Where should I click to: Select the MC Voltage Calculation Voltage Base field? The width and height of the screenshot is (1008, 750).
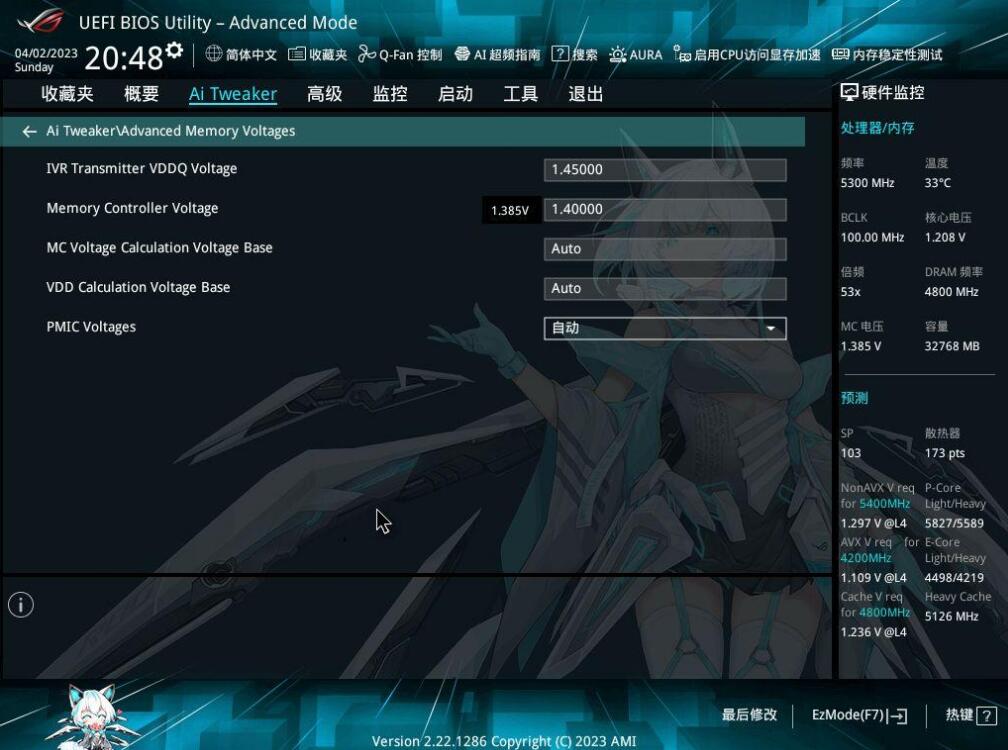(664, 249)
